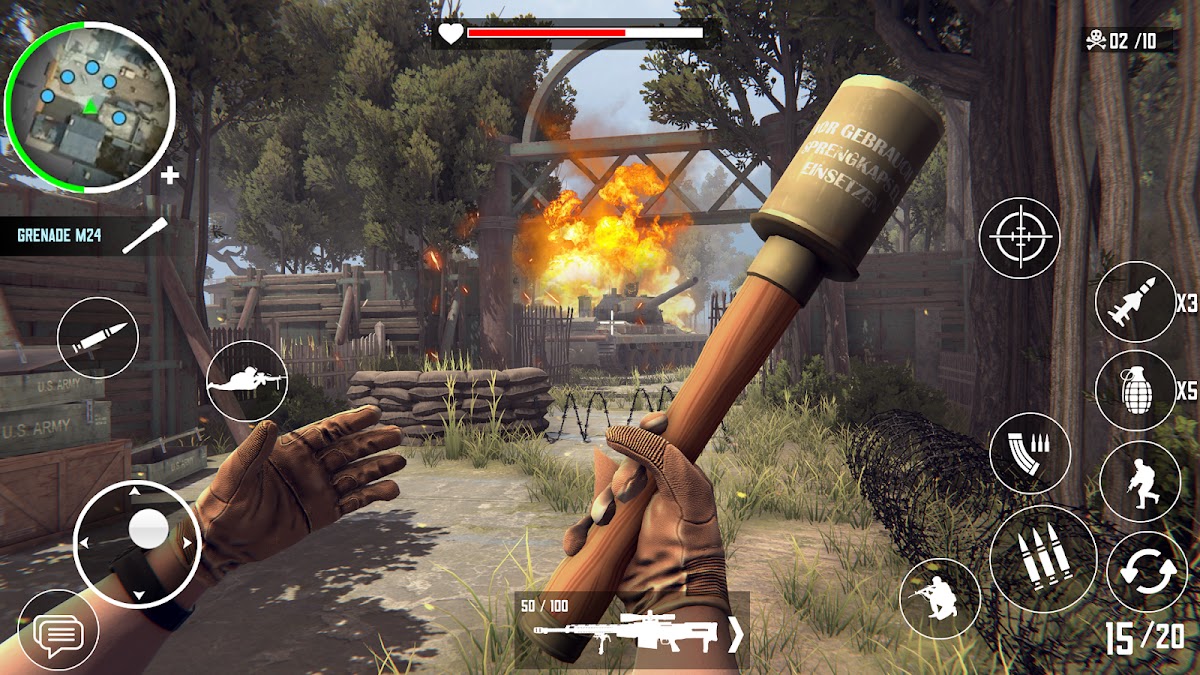Tap the magazine ammo button
Viewport: 1200px width, 675px height.
[1030, 452]
